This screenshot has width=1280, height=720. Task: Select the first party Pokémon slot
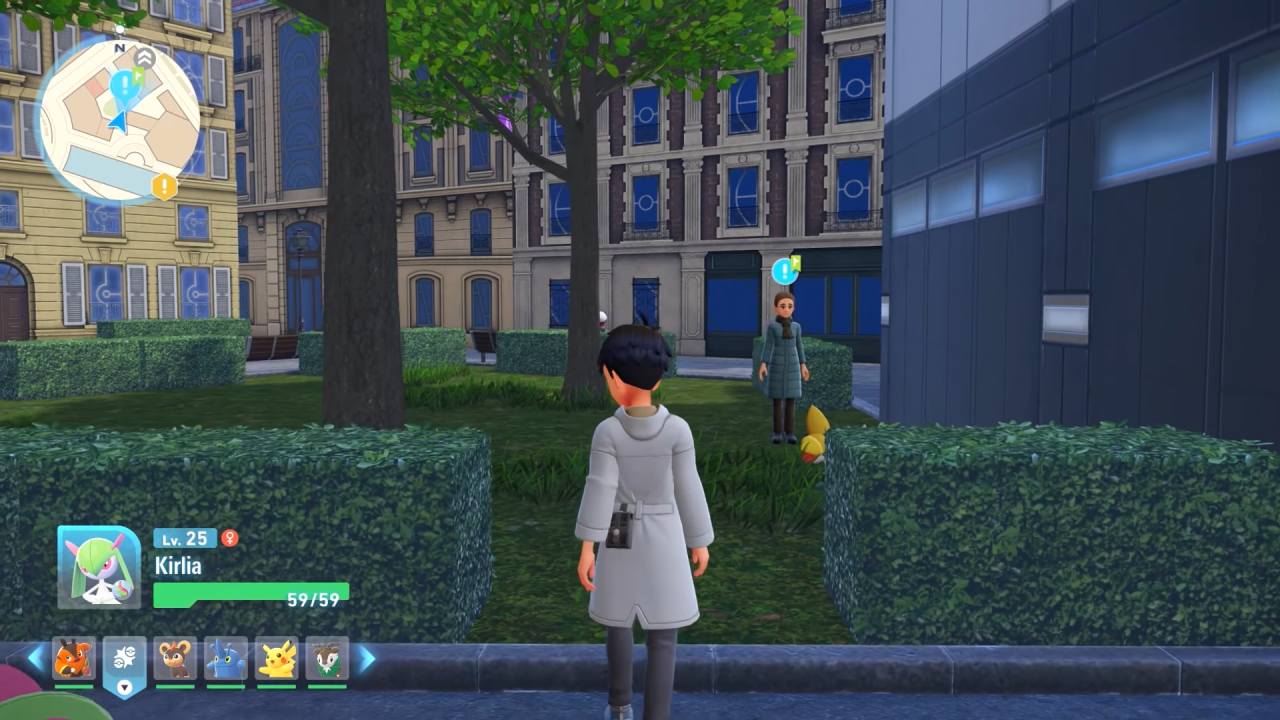pyautogui.click(x=71, y=655)
